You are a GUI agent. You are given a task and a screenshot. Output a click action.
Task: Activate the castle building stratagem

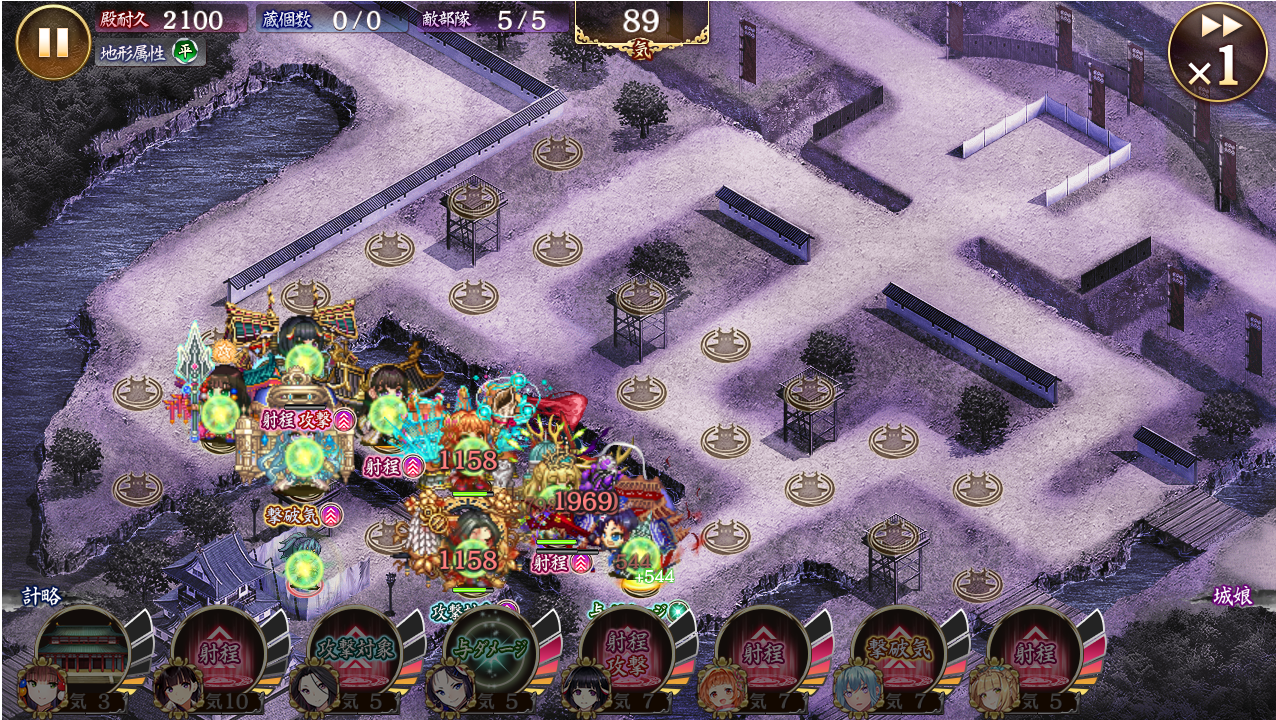coord(83,653)
